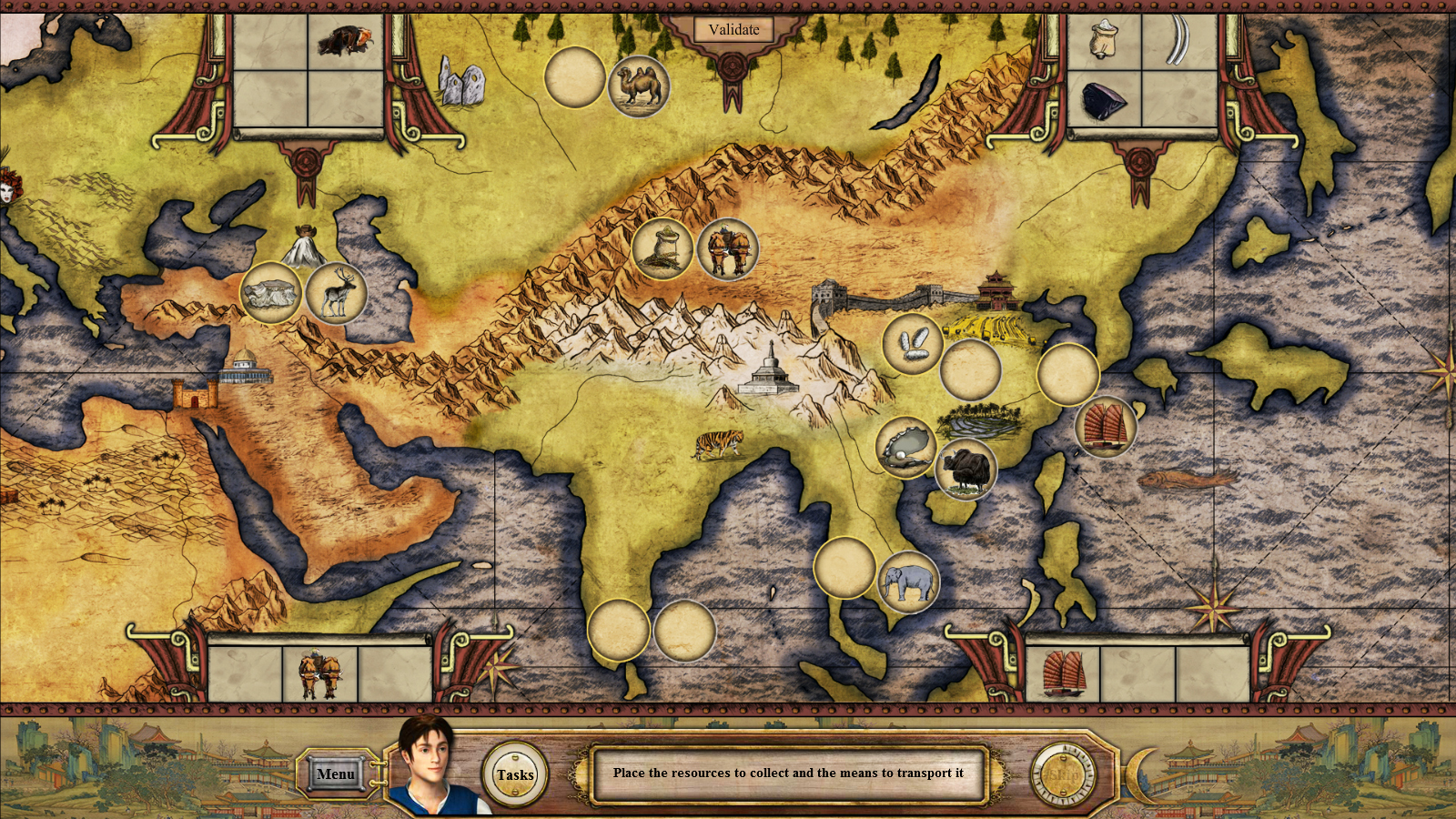Click an empty circular slot near the rice fields
Viewport: 1456px width, 819px height.
[x=971, y=369]
